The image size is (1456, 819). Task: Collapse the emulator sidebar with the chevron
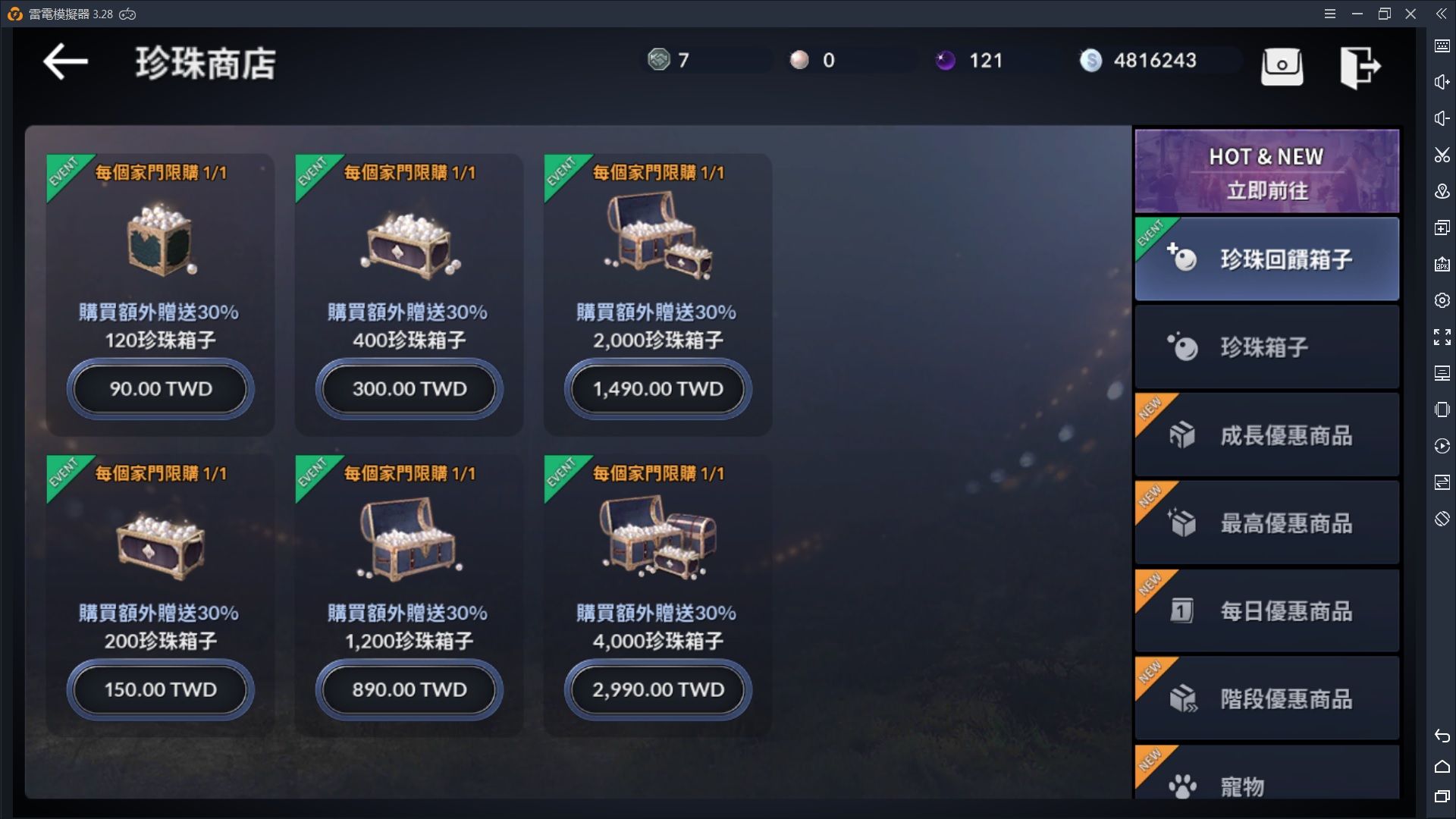coord(1442,13)
